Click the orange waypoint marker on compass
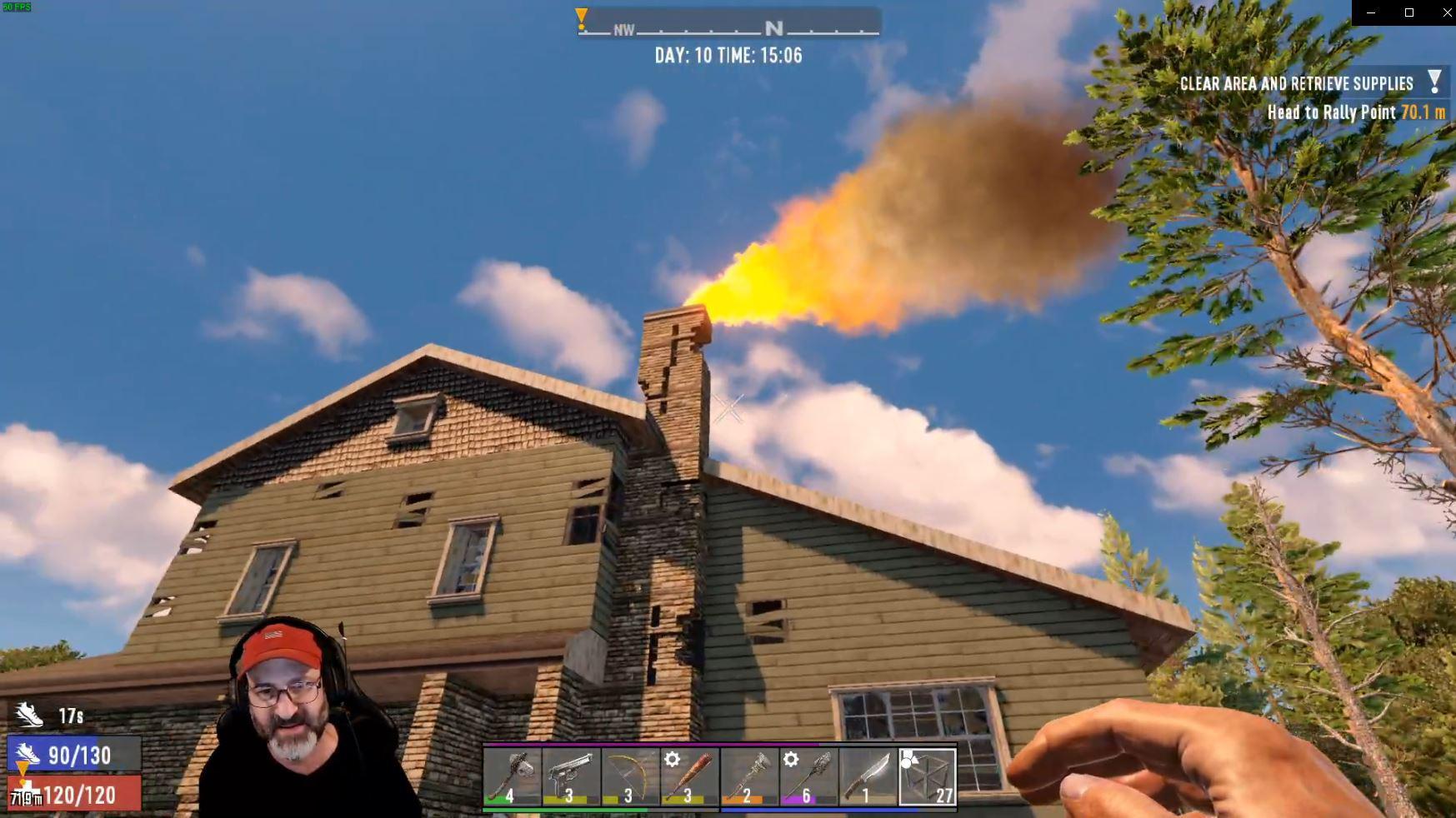 pos(579,18)
